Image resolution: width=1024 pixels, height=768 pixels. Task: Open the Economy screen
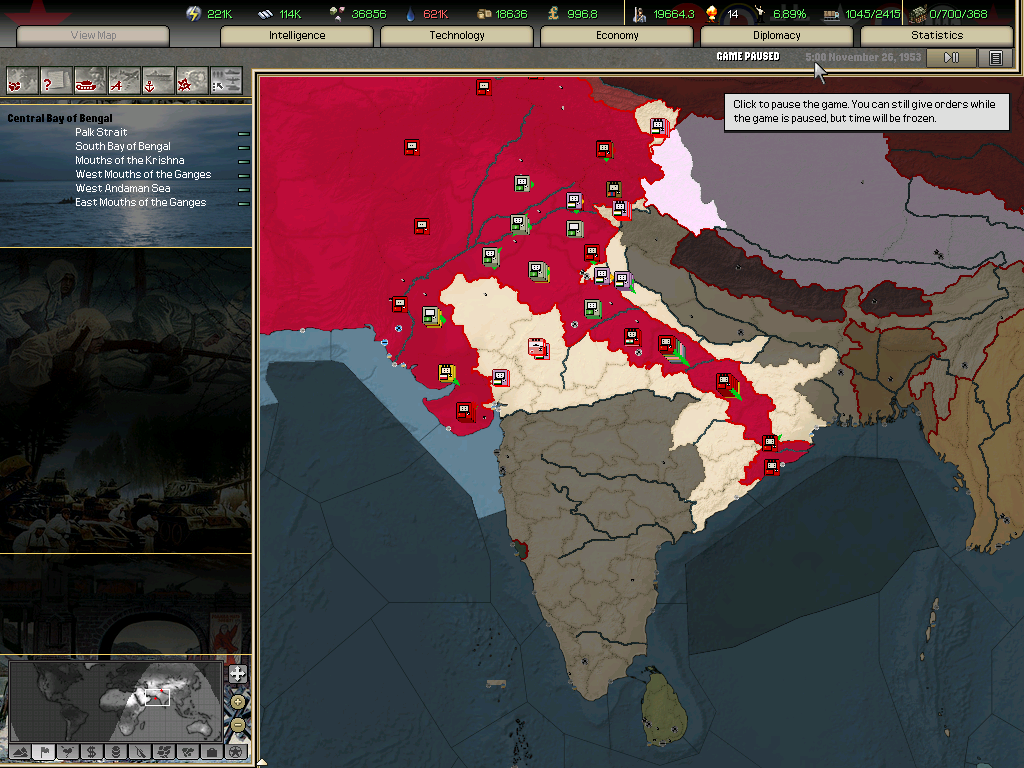pyautogui.click(x=617, y=36)
